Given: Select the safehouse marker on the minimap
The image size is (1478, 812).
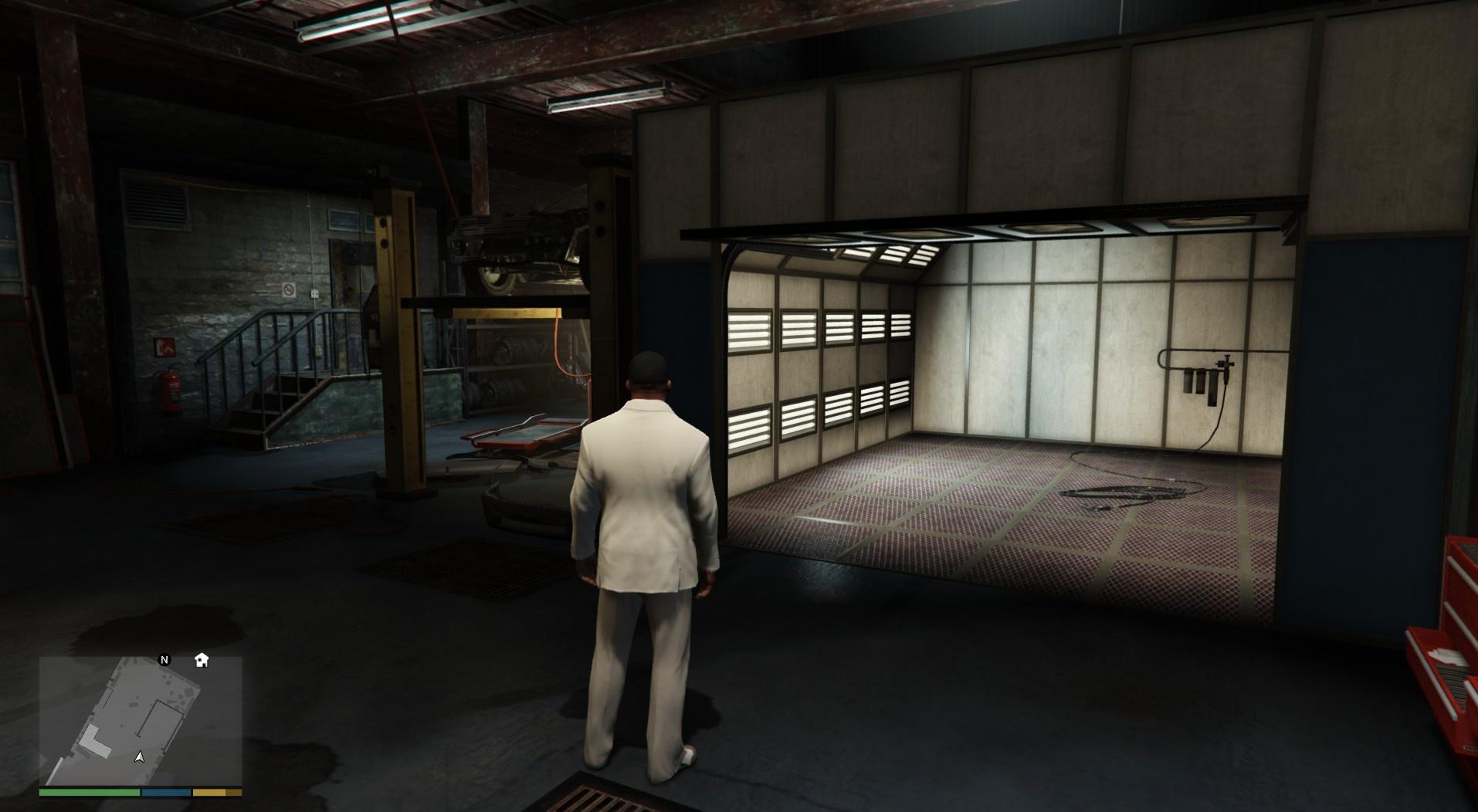Looking at the screenshot, I should (x=202, y=660).
